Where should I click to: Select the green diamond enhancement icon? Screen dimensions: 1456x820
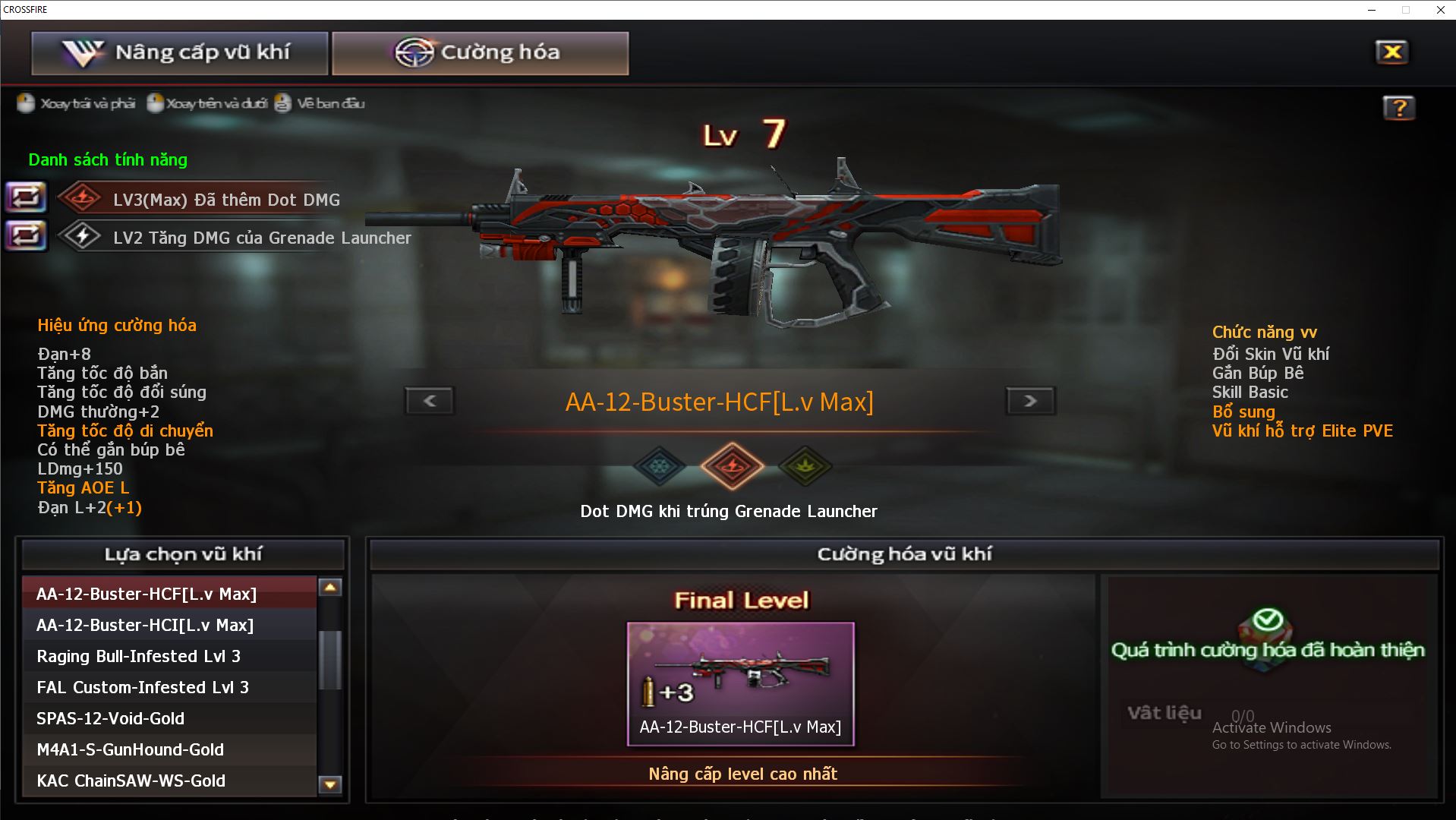coord(805,465)
